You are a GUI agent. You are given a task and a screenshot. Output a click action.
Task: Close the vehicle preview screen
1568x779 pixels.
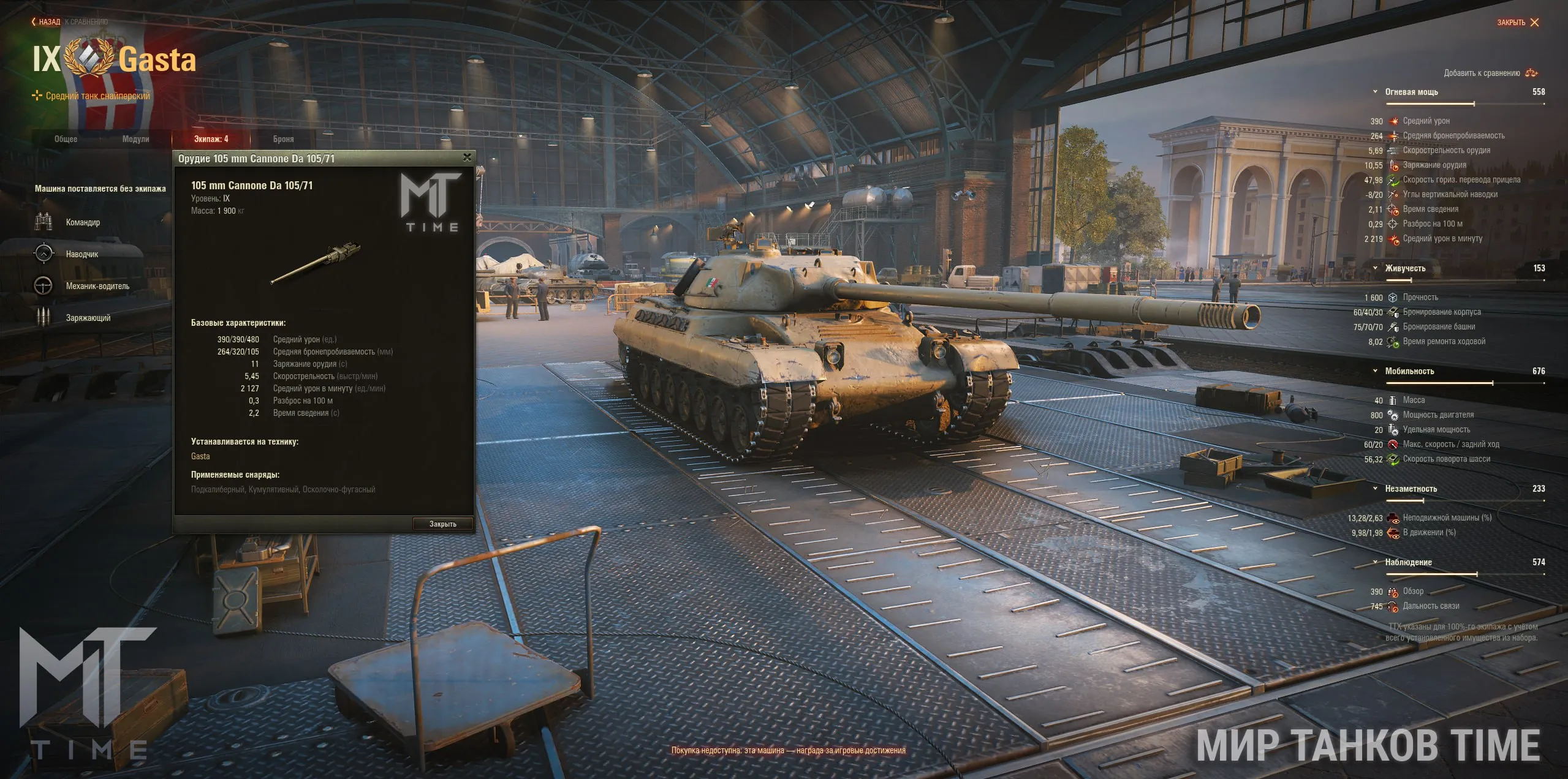coord(1518,23)
